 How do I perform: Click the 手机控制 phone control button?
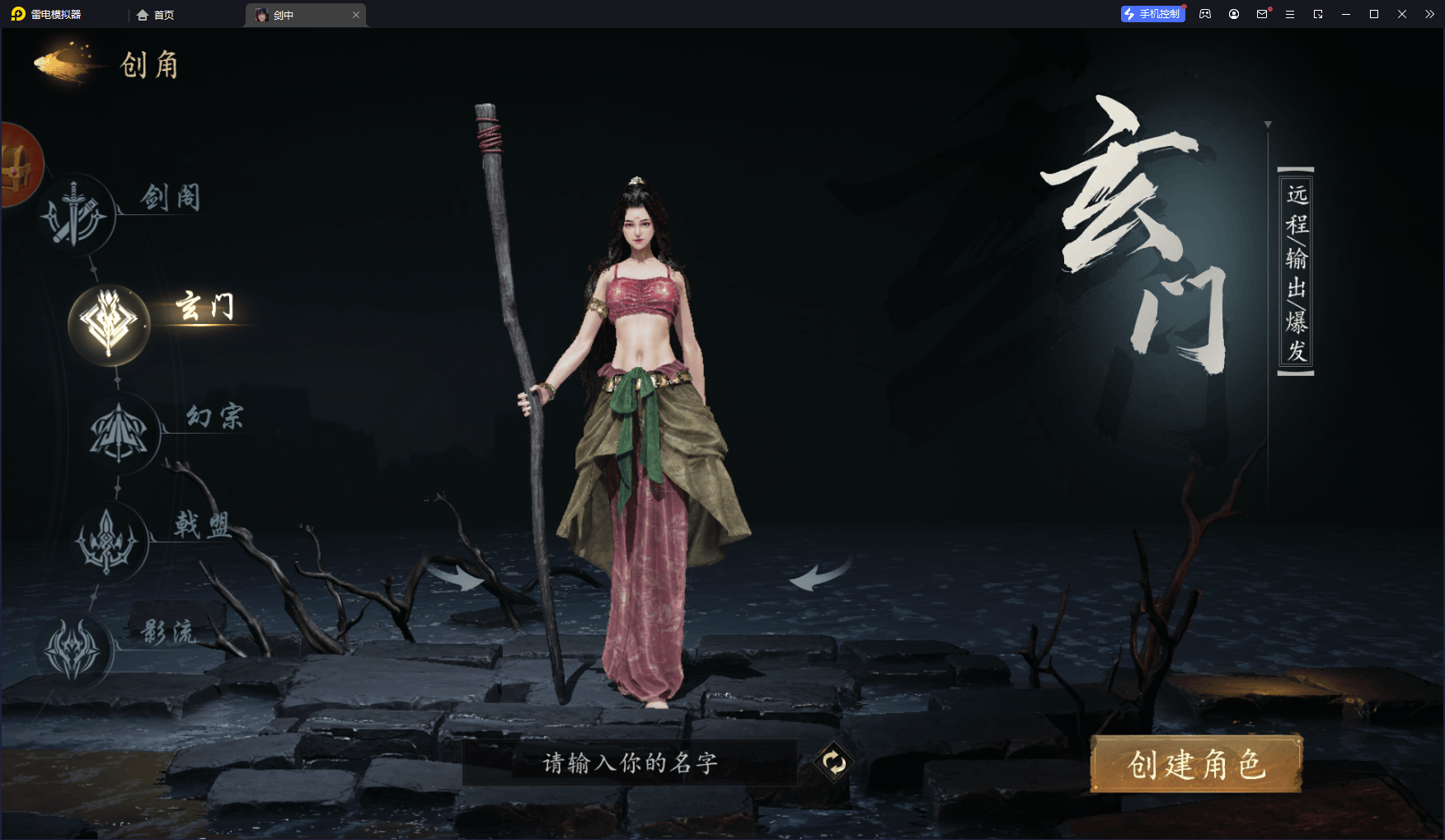[x=1152, y=14]
